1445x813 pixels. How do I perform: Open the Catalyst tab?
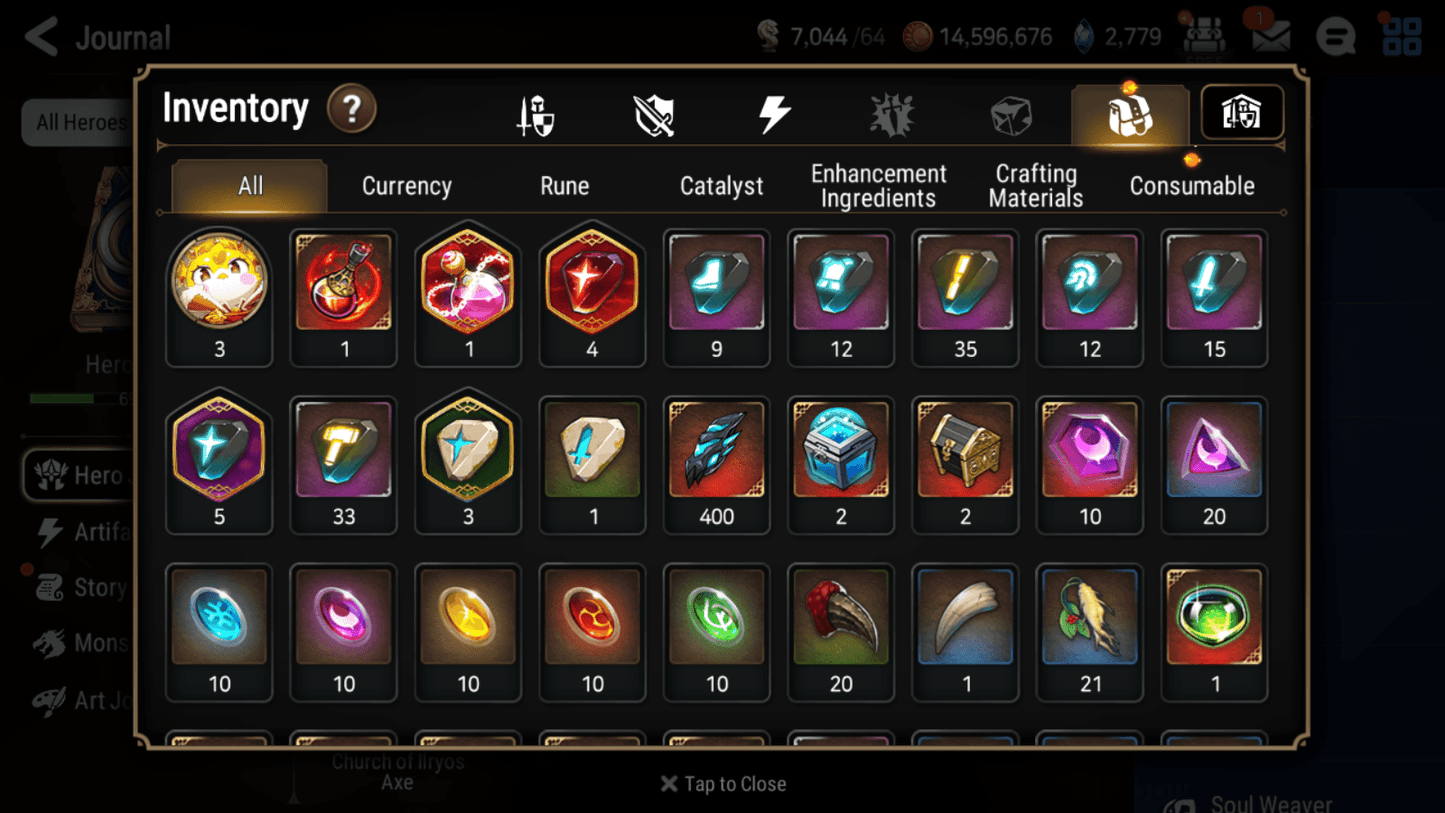[x=722, y=185]
